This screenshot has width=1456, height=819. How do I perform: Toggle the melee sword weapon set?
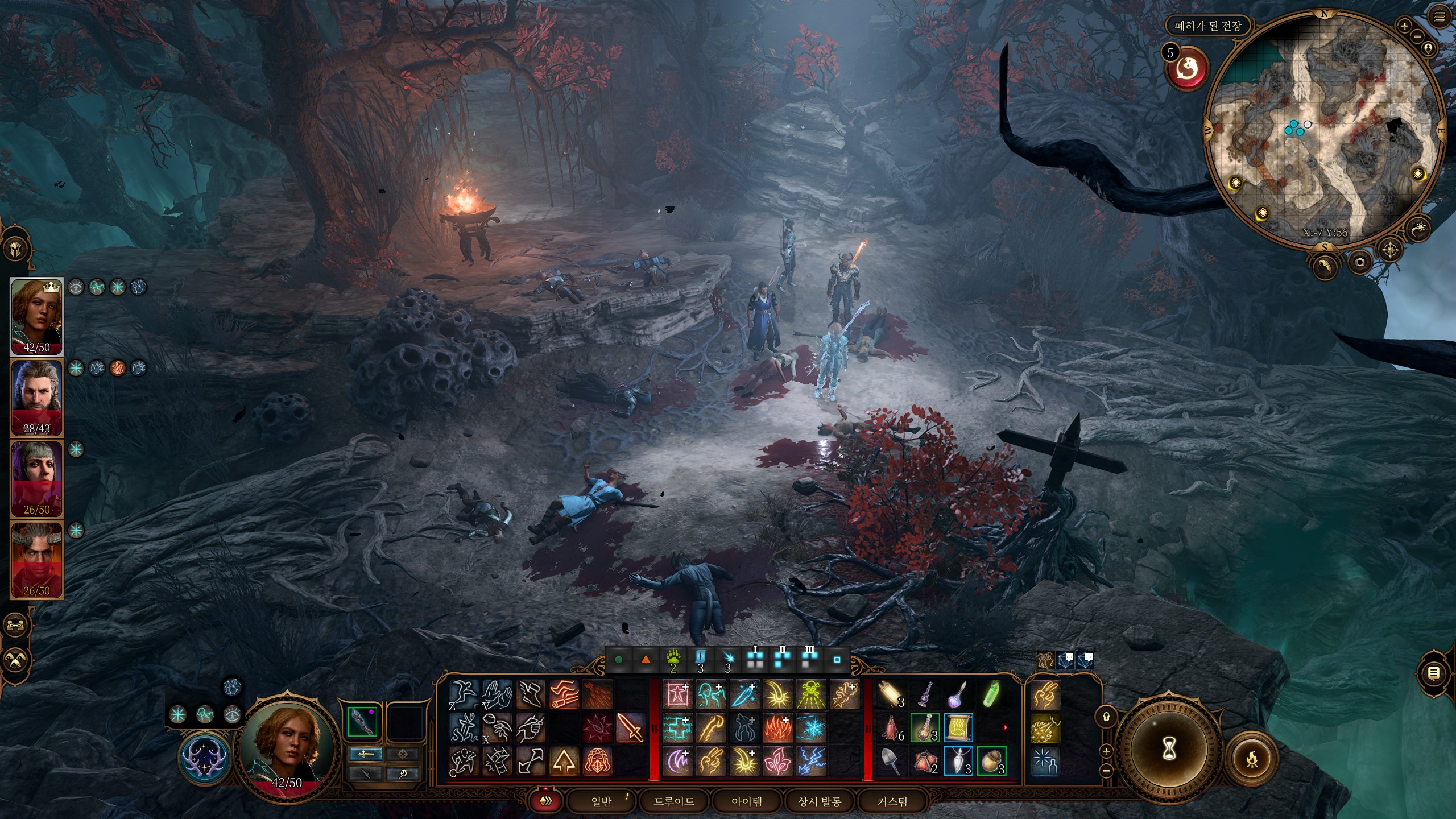click(x=366, y=754)
